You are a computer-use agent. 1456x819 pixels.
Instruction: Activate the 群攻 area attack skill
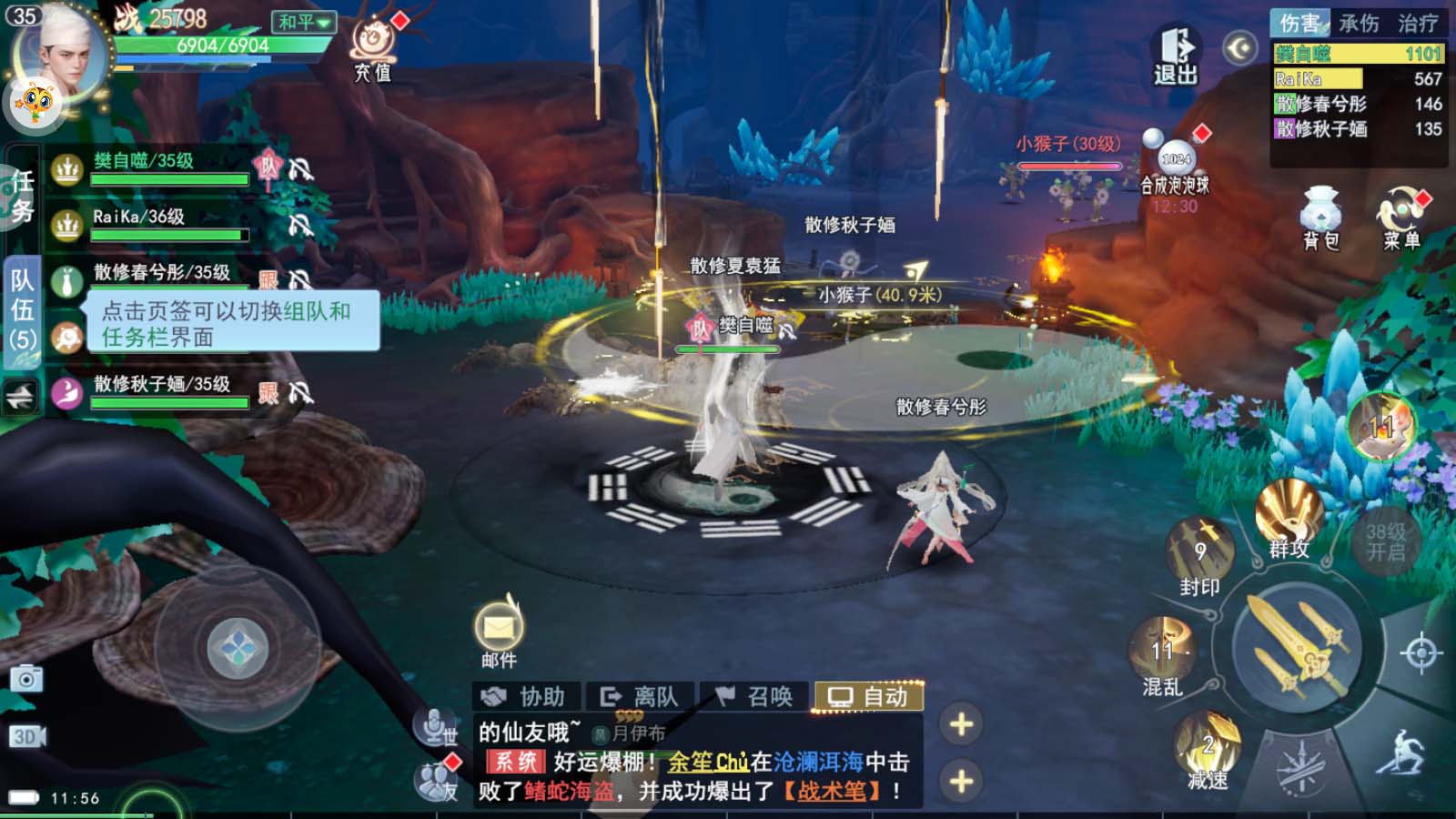click(x=1289, y=519)
